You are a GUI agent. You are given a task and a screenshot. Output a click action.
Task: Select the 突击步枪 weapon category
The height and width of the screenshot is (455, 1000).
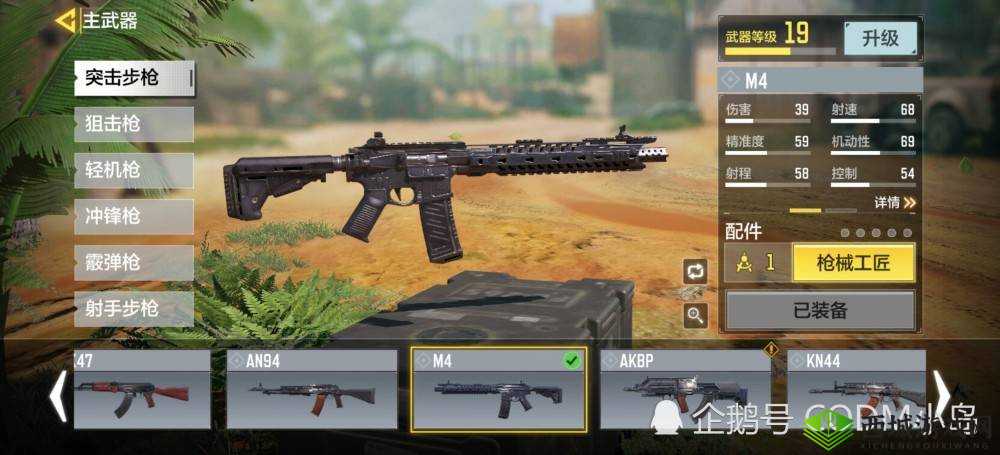pos(134,78)
